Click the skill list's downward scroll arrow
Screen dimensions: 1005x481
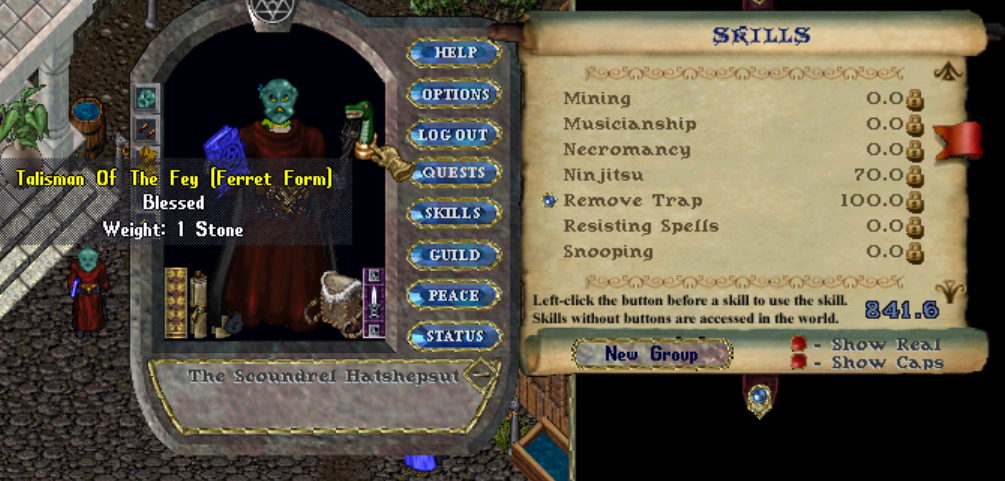pos(950,292)
